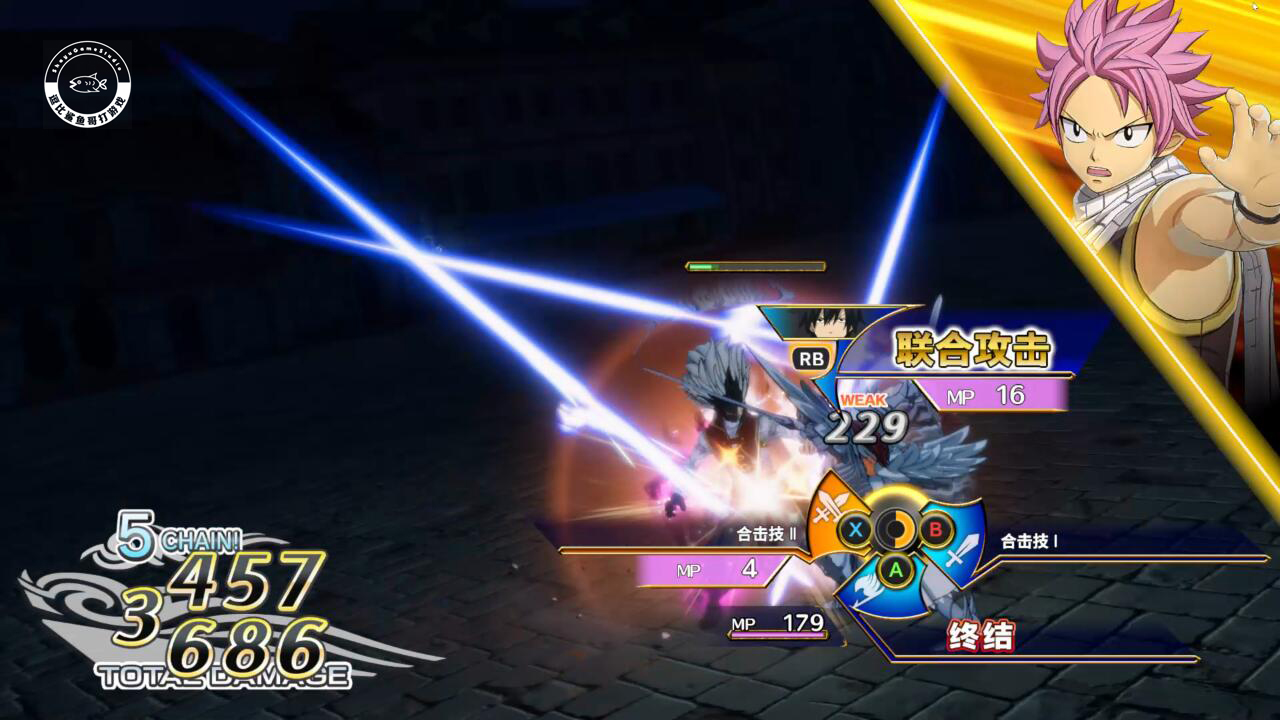1280x720 pixels.
Task: Choose the 合击技 II combo skill
Action: point(766,534)
